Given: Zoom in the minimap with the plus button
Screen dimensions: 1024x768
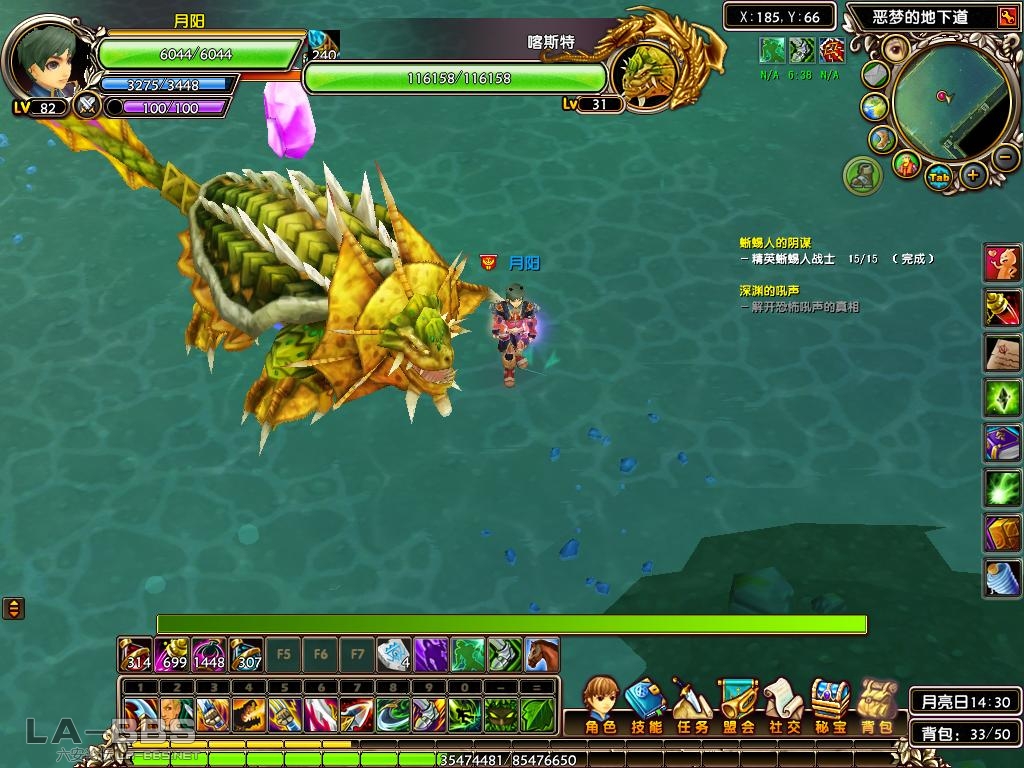Looking at the screenshot, I should click(x=972, y=176).
